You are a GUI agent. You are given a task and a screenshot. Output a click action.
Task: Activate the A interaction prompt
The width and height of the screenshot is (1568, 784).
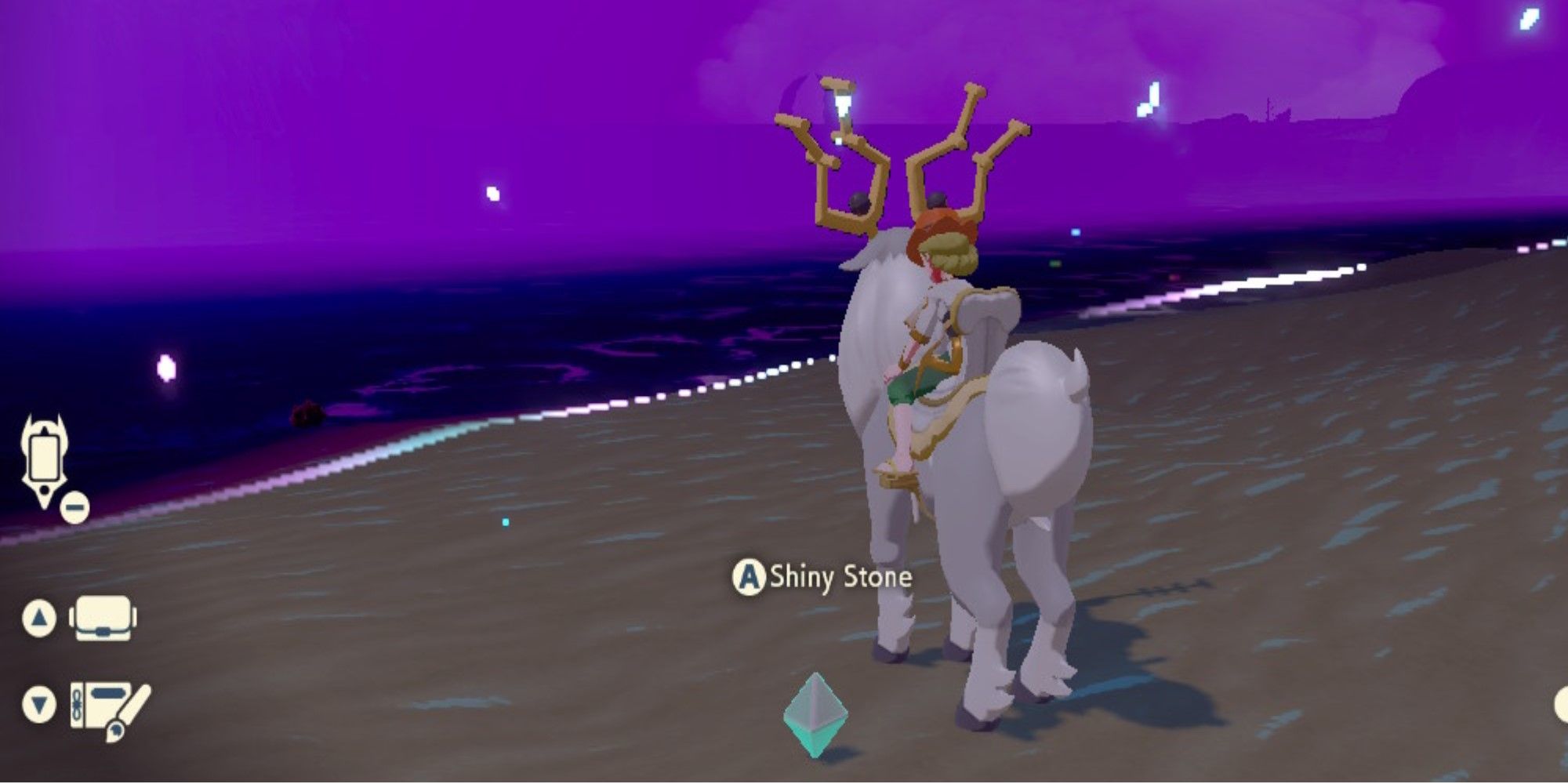pyautogui.click(x=750, y=578)
